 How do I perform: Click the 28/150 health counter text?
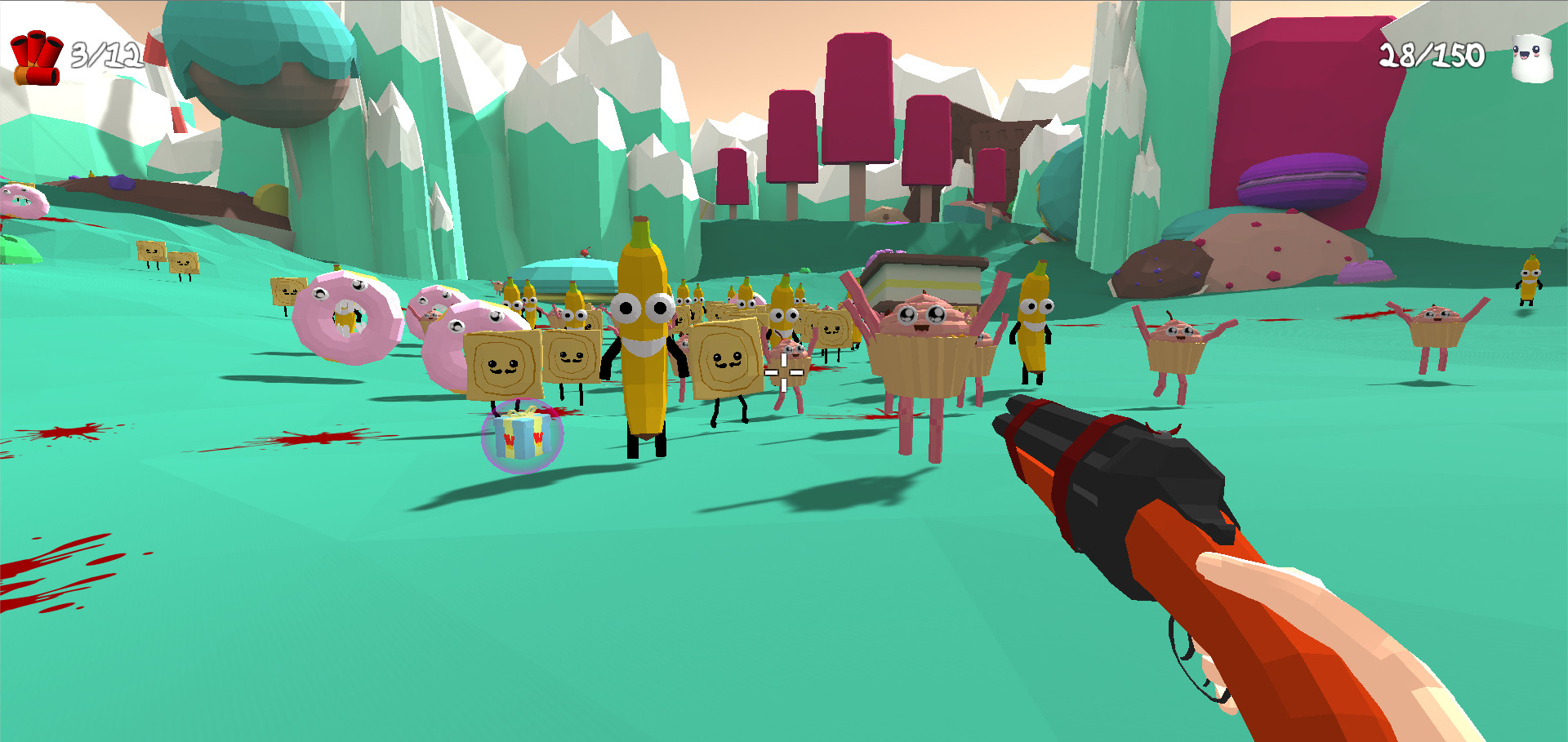tap(1434, 56)
